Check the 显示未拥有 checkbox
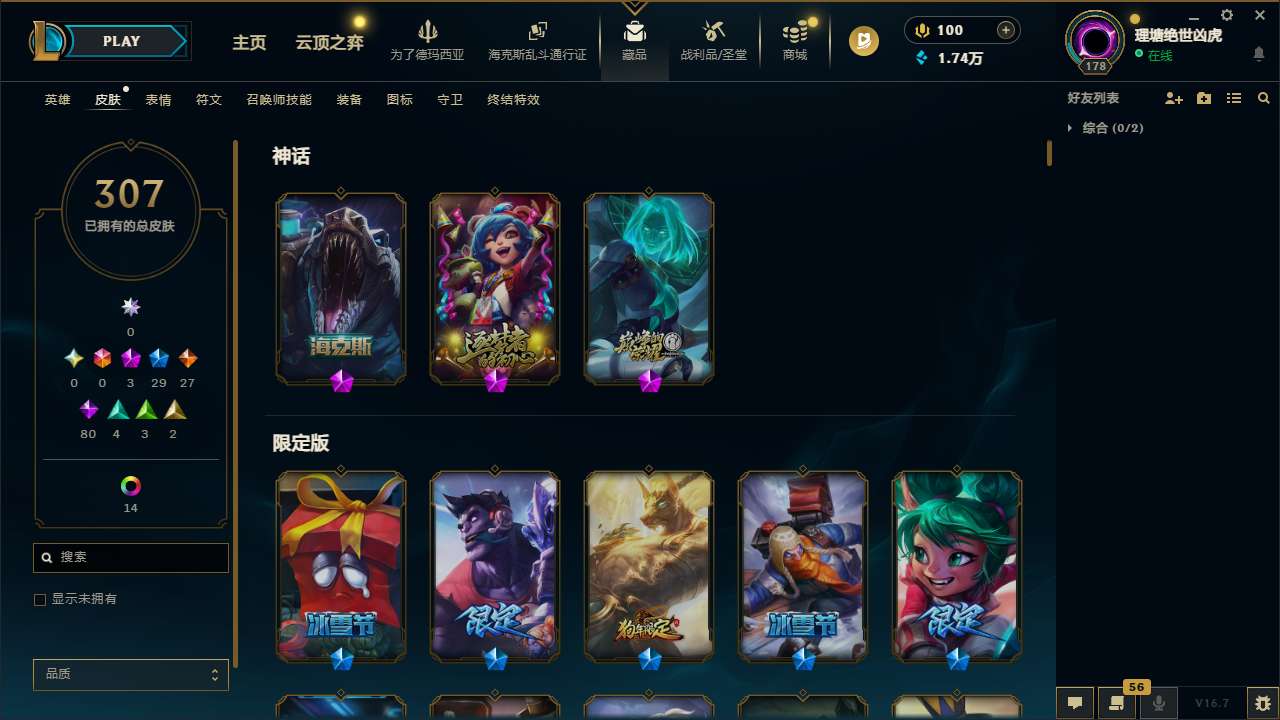This screenshot has height=720, width=1280. click(x=40, y=599)
